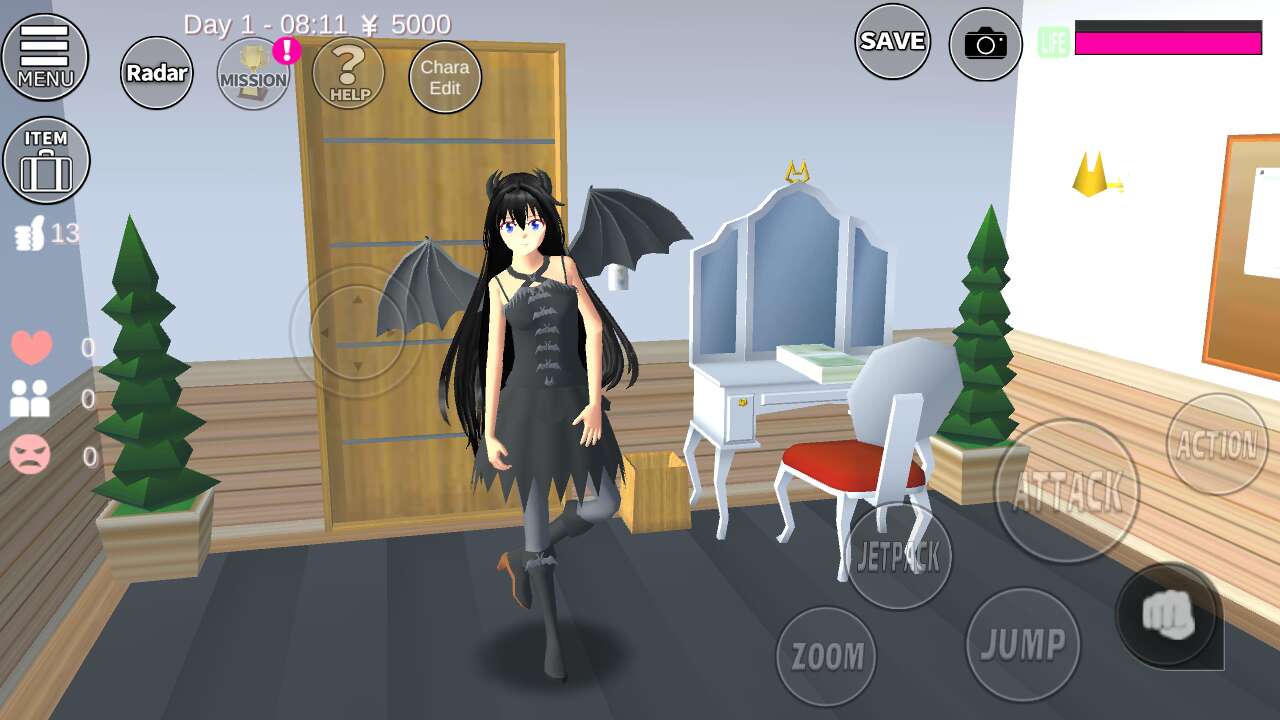Tap the ZOOM button
This screenshot has width=1280, height=720.
pyautogui.click(x=826, y=655)
